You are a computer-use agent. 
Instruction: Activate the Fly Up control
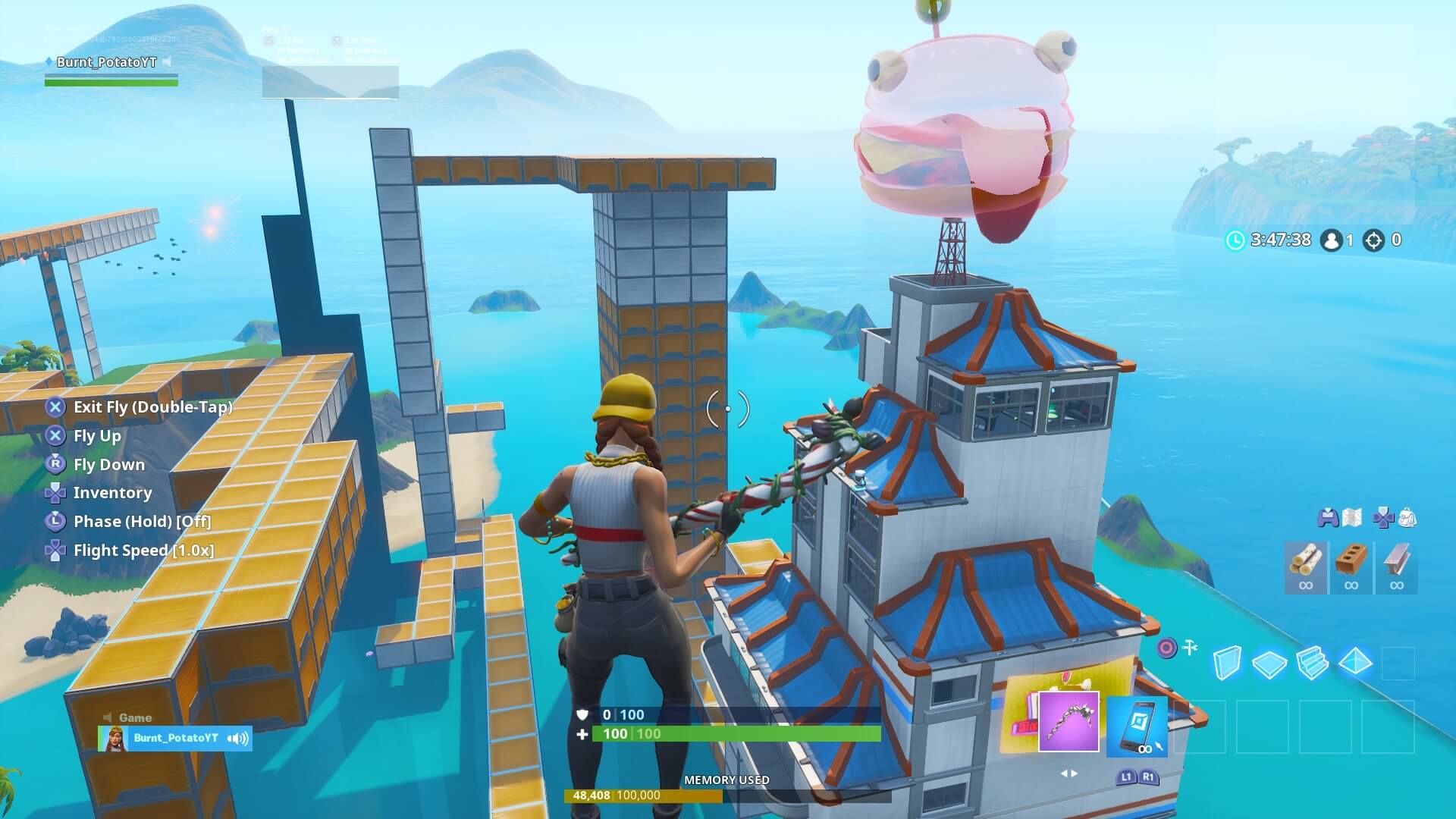click(x=96, y=435)
